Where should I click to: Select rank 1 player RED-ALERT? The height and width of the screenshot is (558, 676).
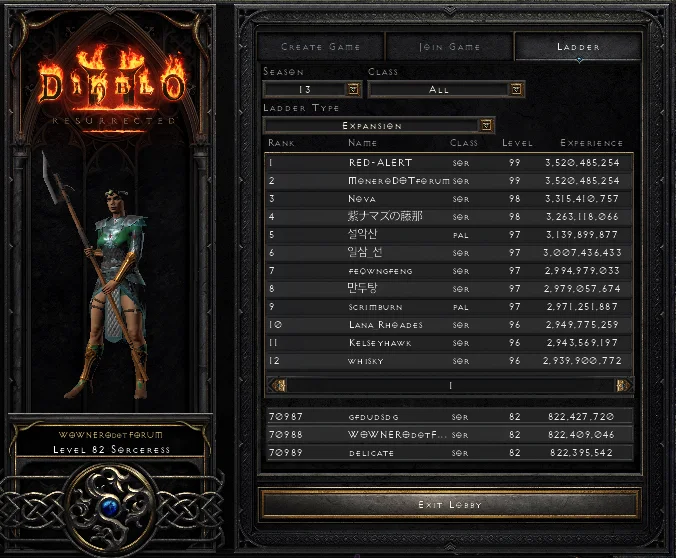coord(449,162)
